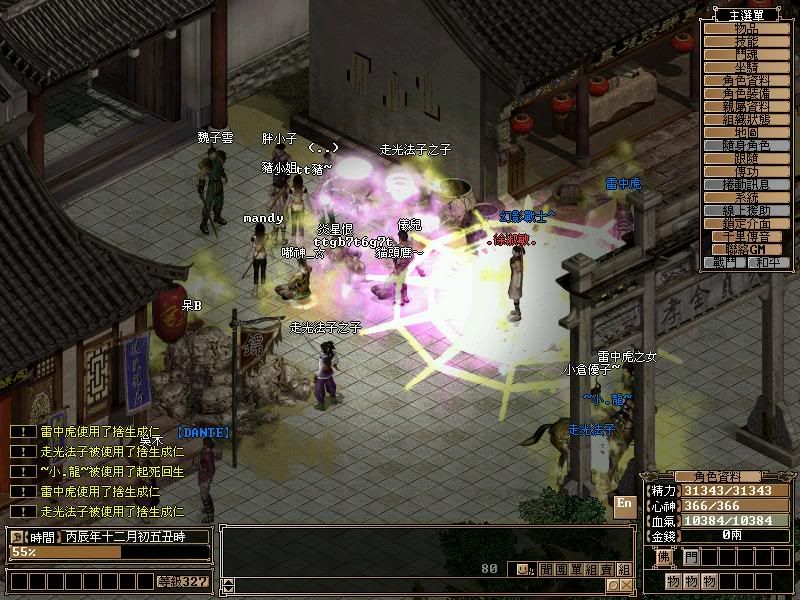Open 線上援助 online help
Screen dimensions: 800x600
point(746,211)
